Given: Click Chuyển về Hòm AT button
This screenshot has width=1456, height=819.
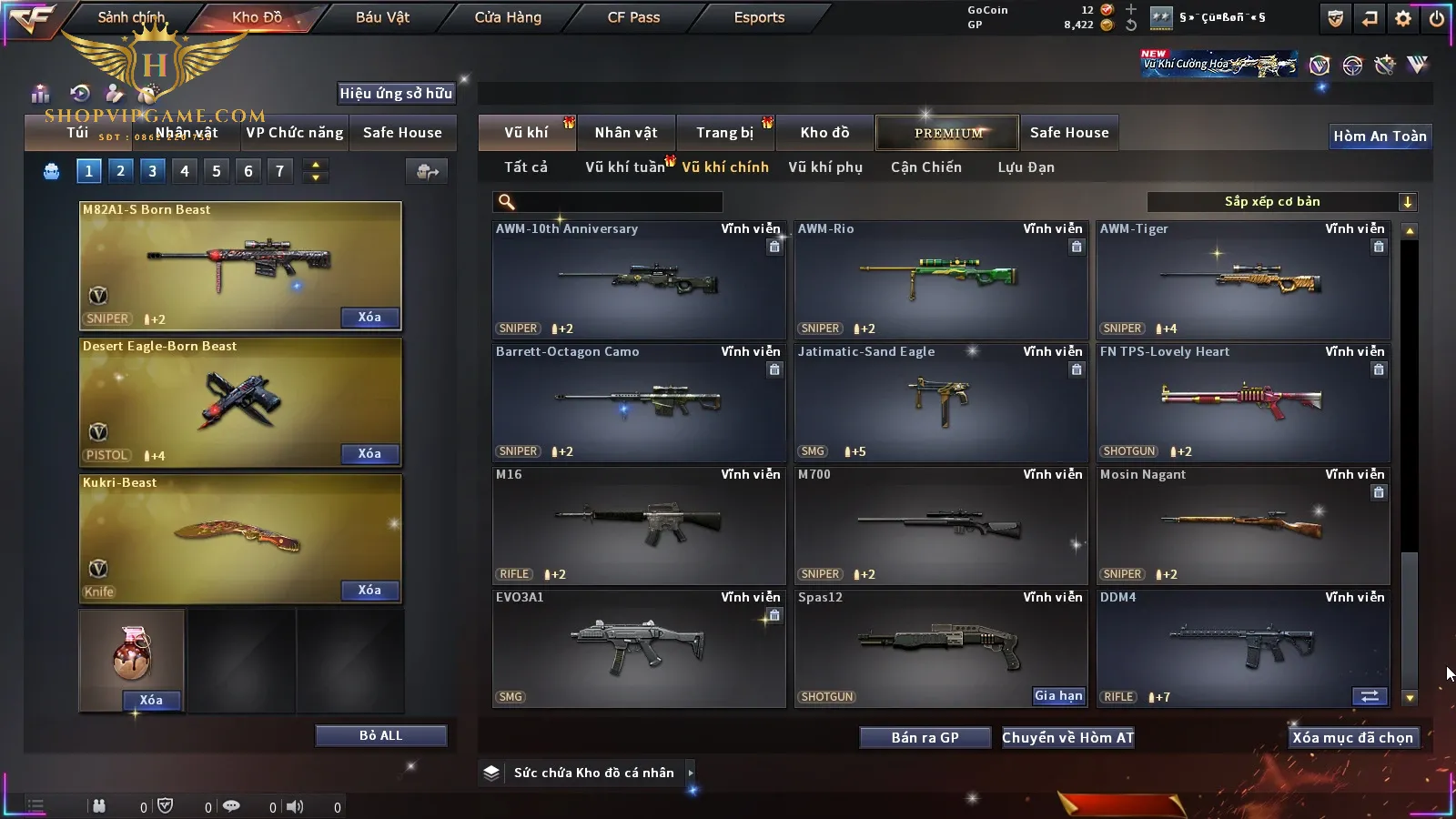Looking at the screenshot, I should pos(1067,738).
